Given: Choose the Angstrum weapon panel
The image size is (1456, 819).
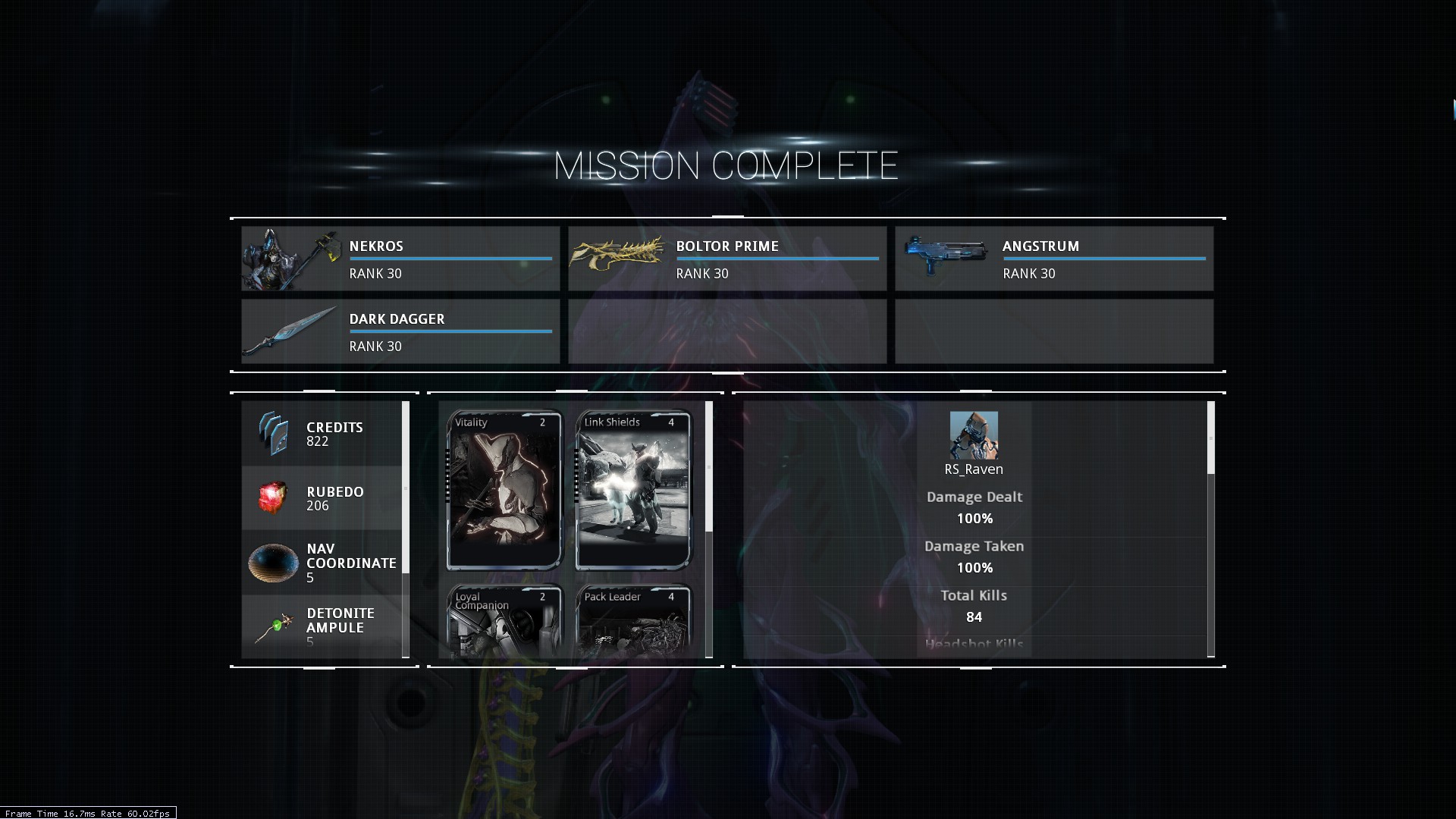Looking at the screenshot, I should [x=1053, y=259].
